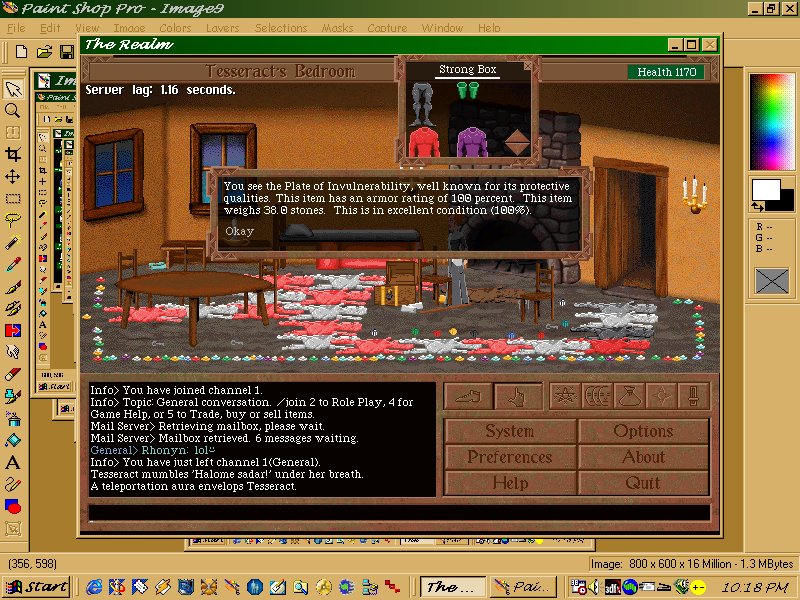Open the System menu
The width and height of the screenshot is (800, 600).
pos(509,431)
